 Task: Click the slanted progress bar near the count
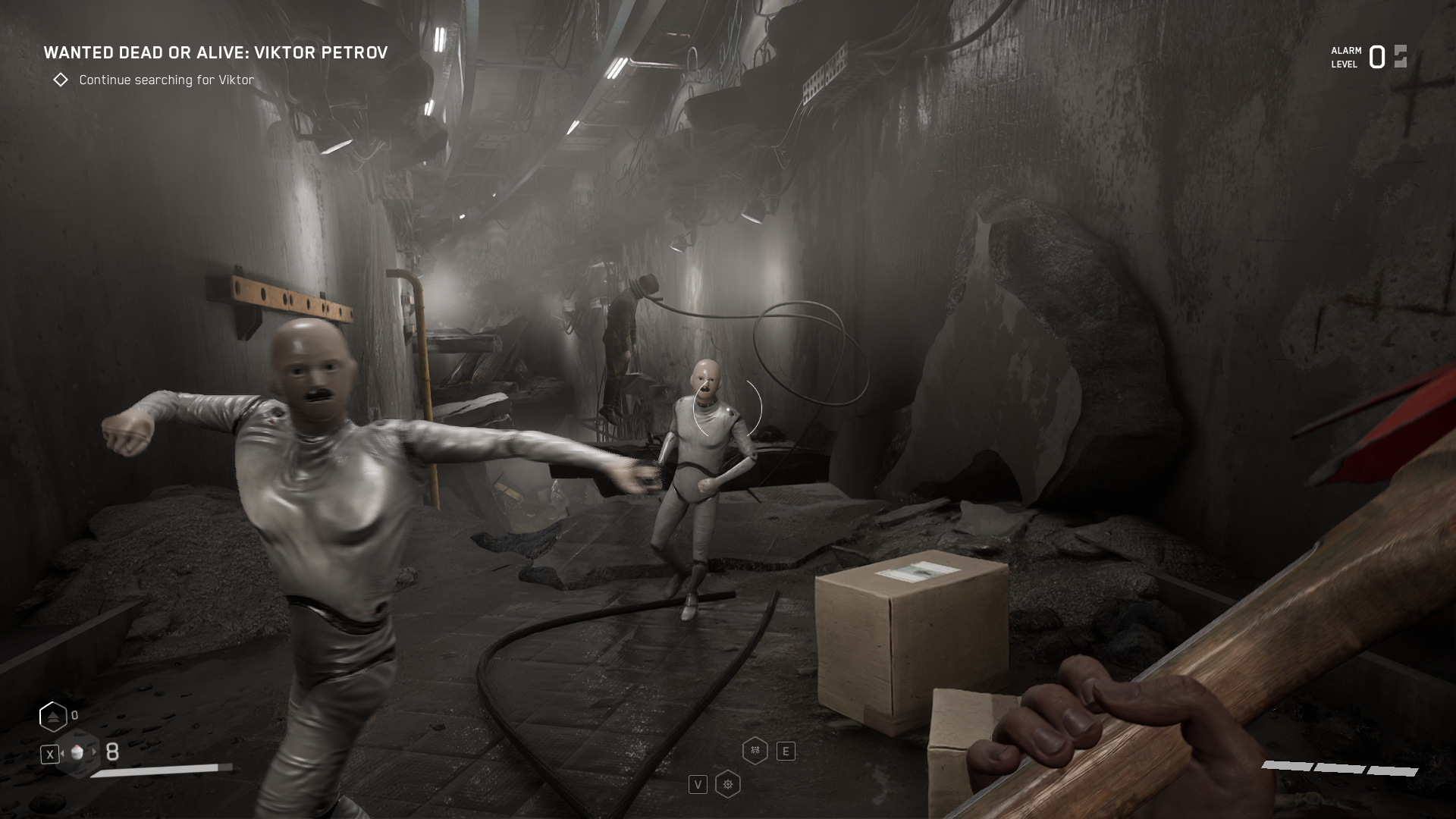(x=163, y=771)
